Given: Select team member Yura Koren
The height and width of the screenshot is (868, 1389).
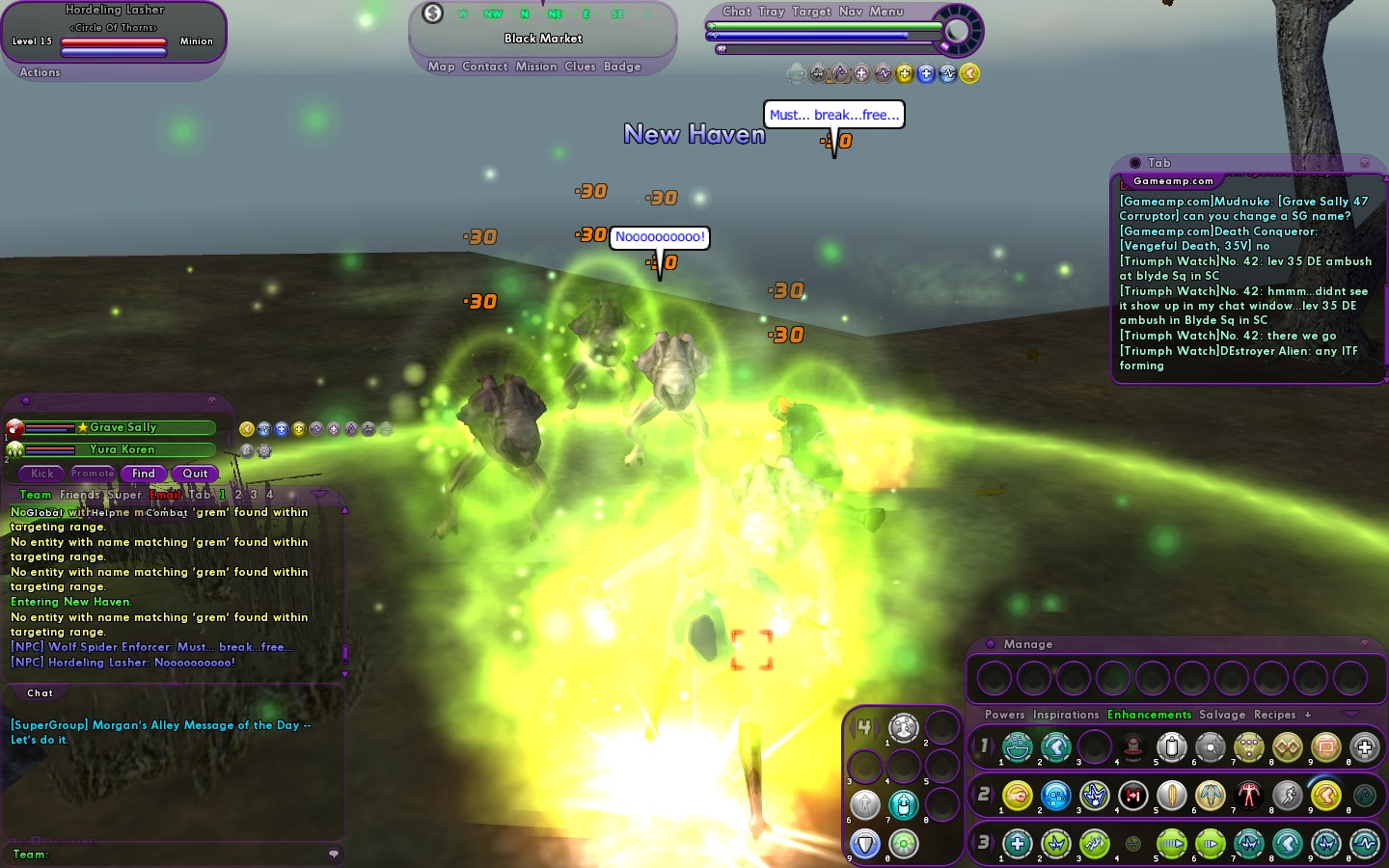Looking at the screenshot, I should point(122,449).
